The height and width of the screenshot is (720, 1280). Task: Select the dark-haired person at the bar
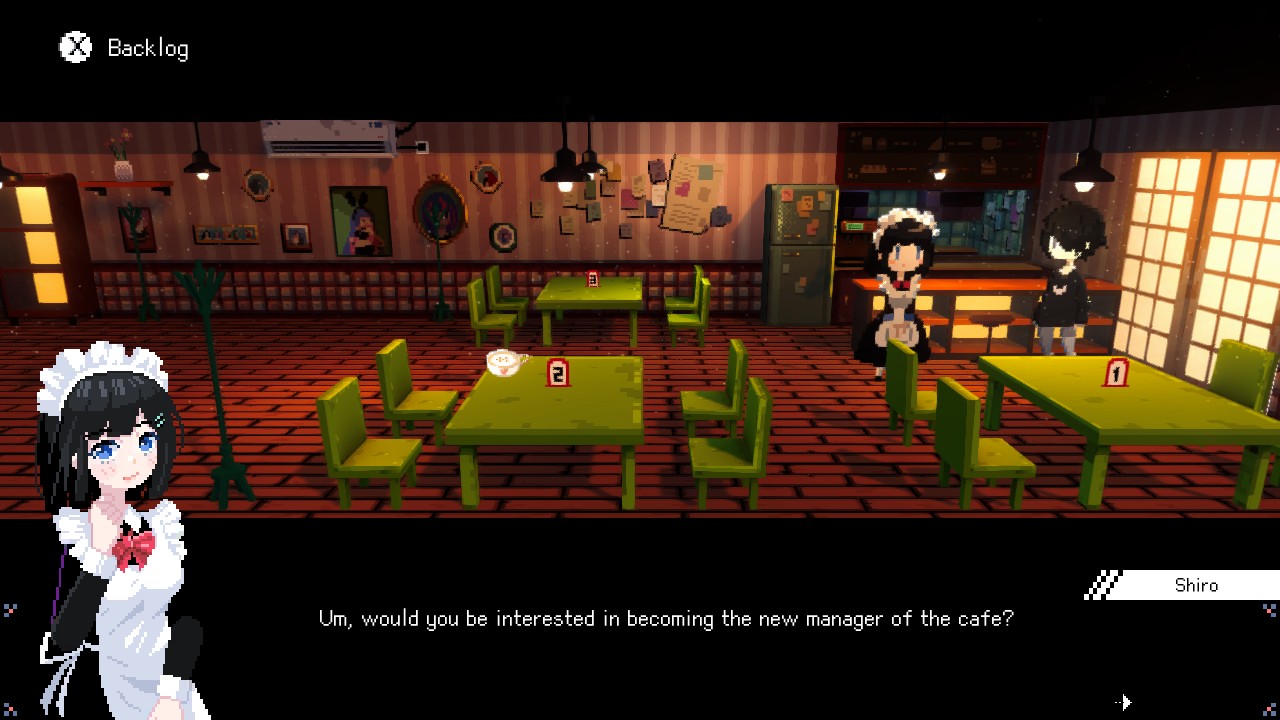(1065, 270)
